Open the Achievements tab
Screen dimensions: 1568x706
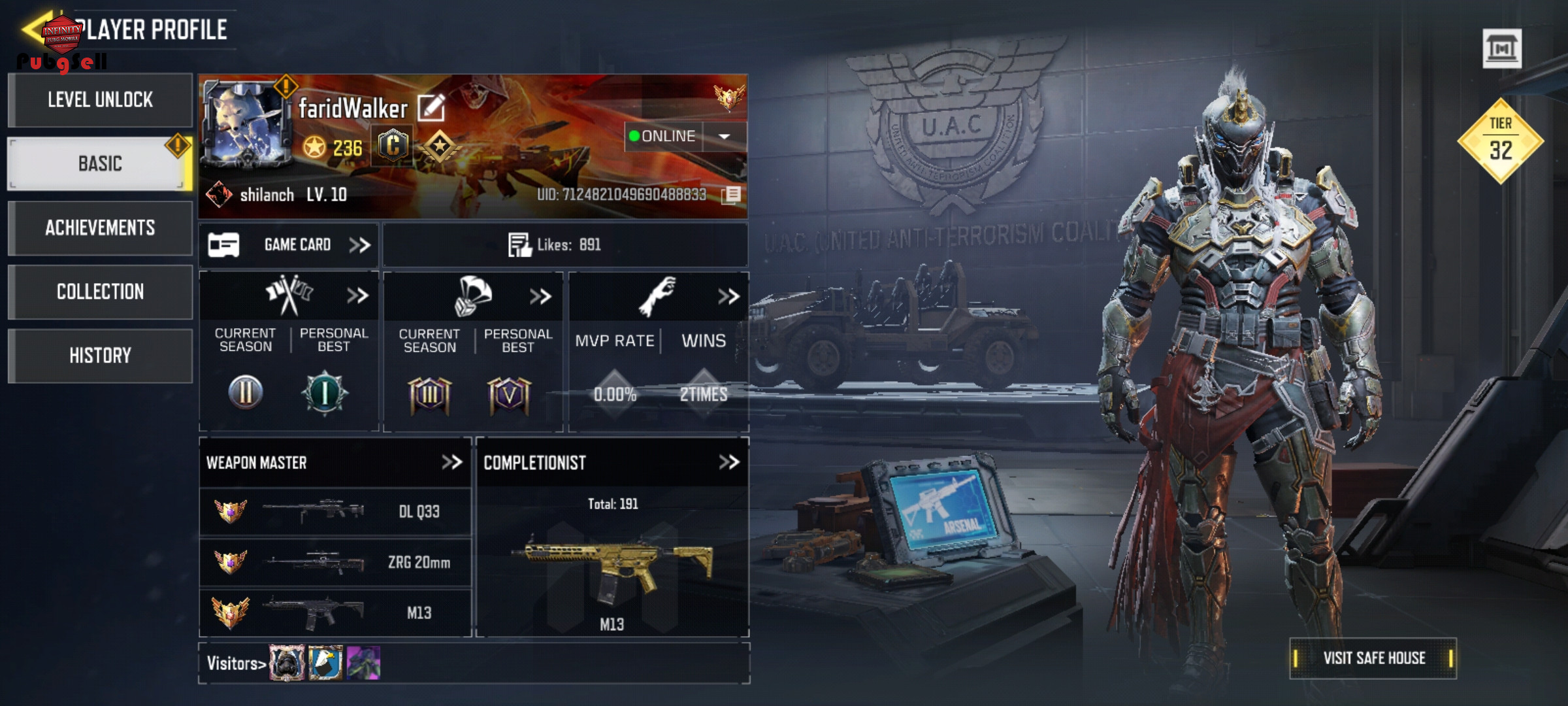click(x=100, y=227)
